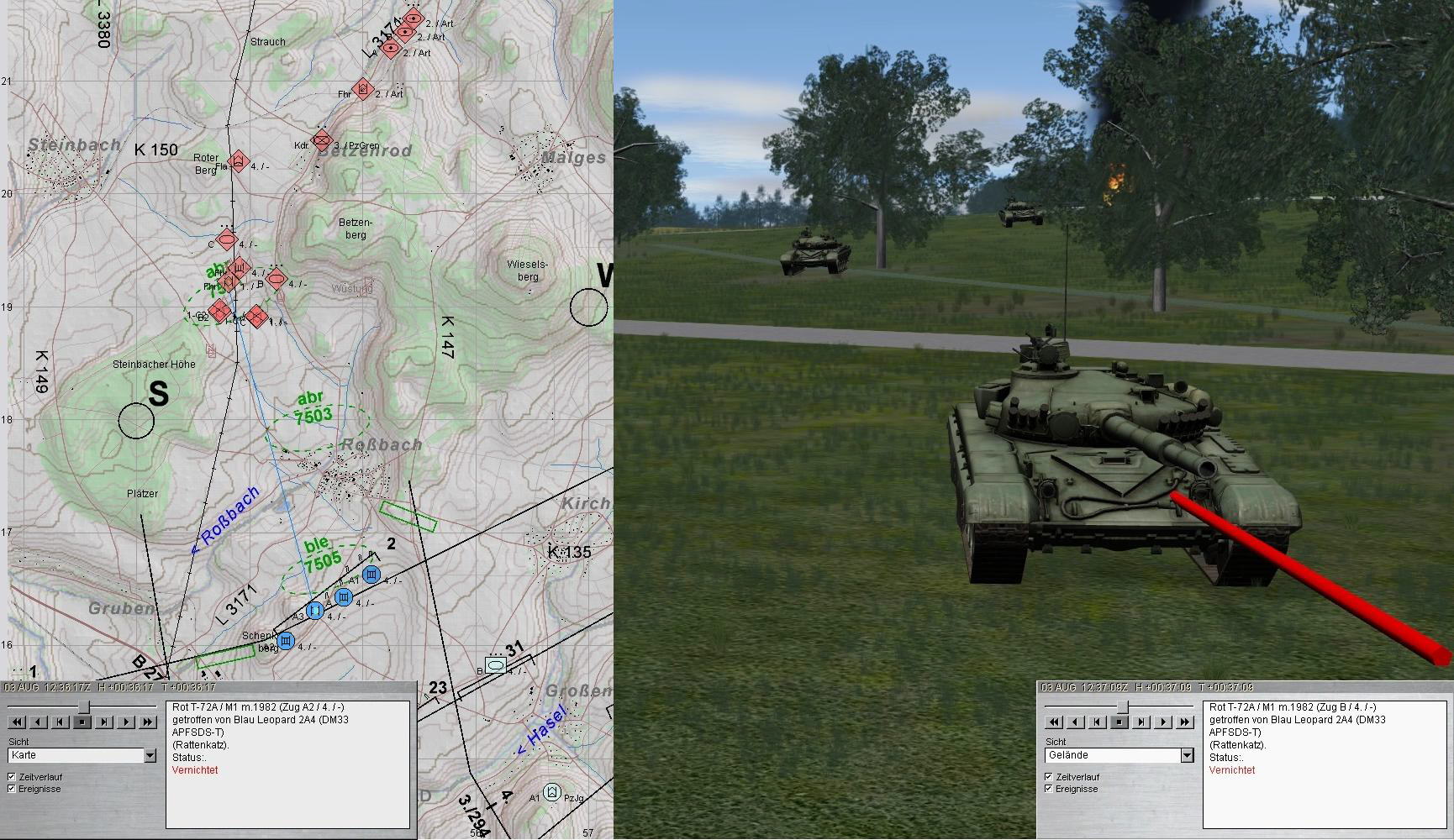Step to previous event in Karte panel
The height and width of the screenshot is (840, 1454).
click(x=61, y=722)
